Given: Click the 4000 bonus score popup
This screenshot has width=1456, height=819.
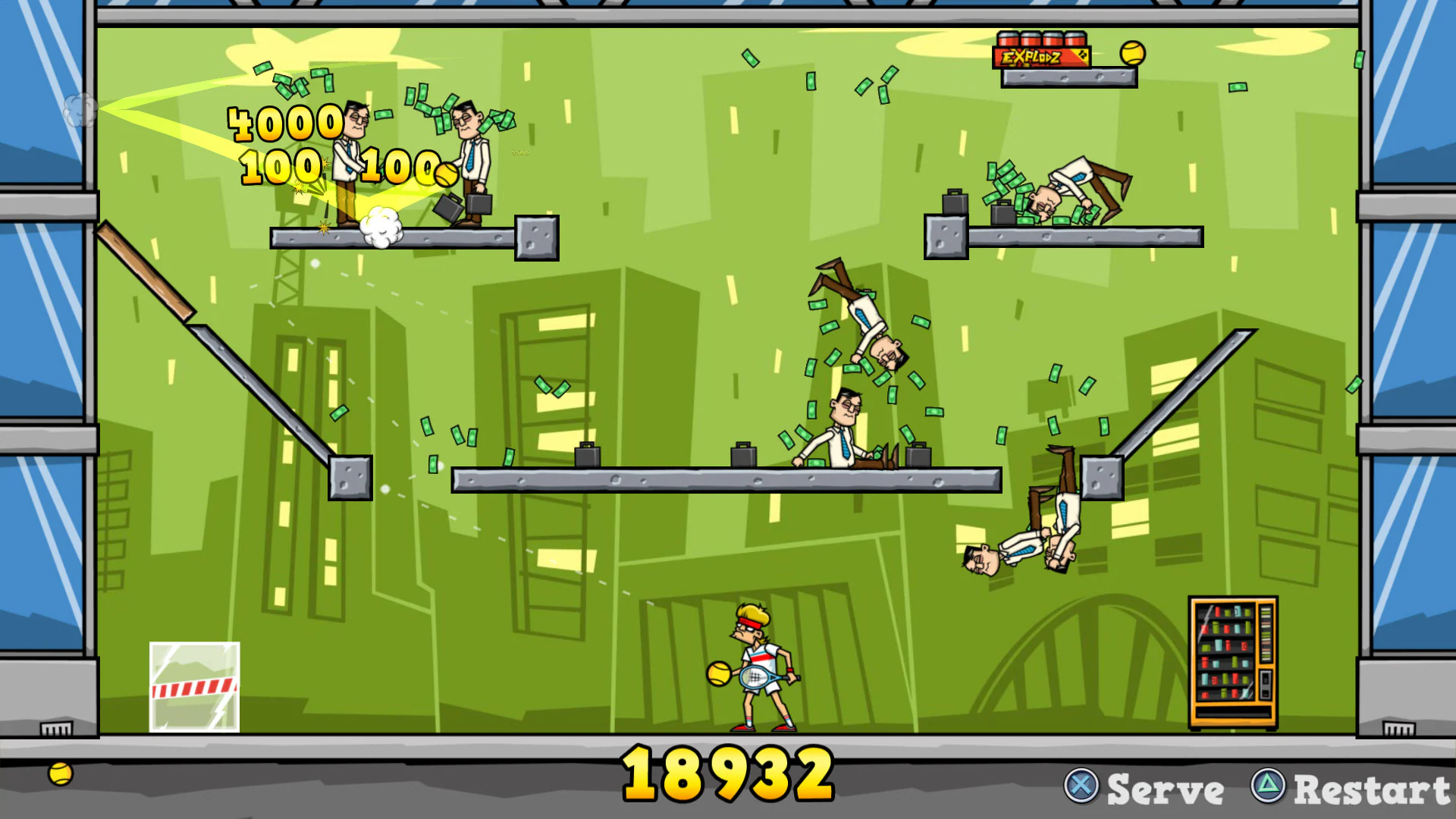Looking at the screenshot, I should [x=284, y=121].
